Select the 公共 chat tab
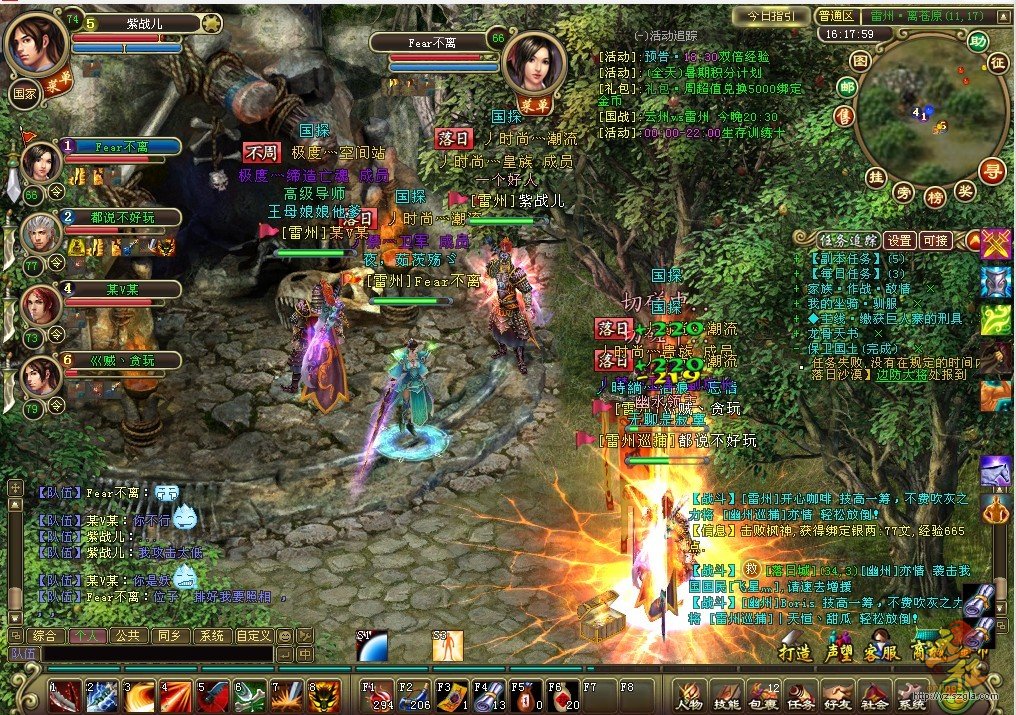The image size is (1016, 715). 126,635
